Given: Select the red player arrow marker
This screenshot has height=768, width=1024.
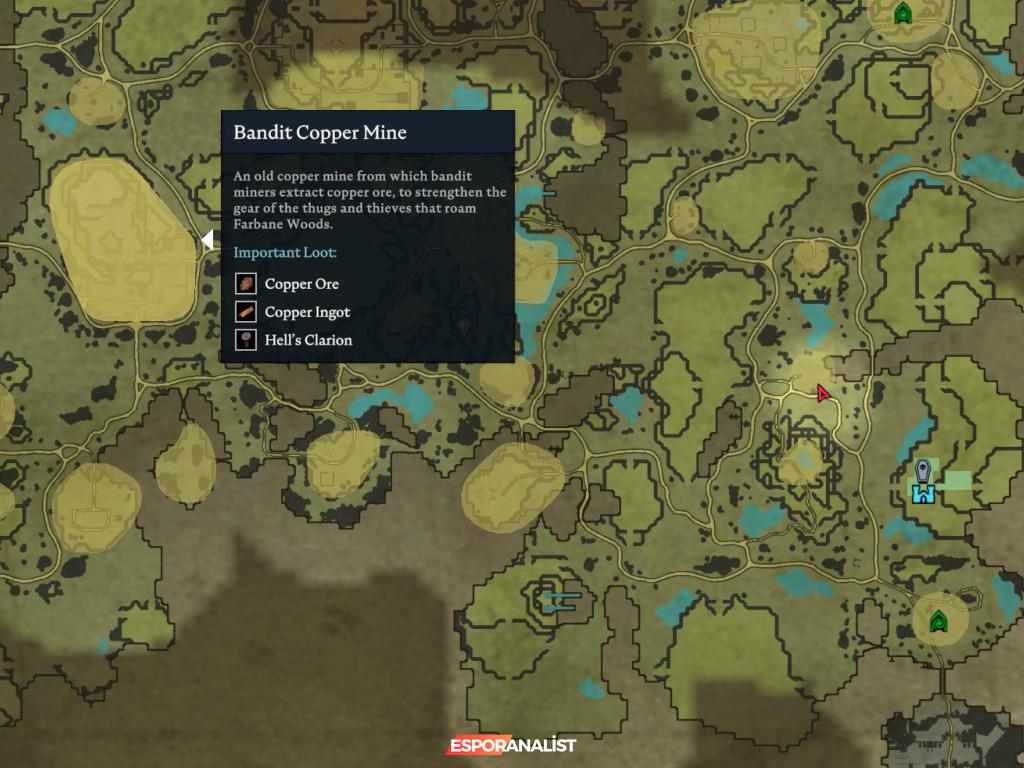Looking at the screenshot, I should (823, 393).
